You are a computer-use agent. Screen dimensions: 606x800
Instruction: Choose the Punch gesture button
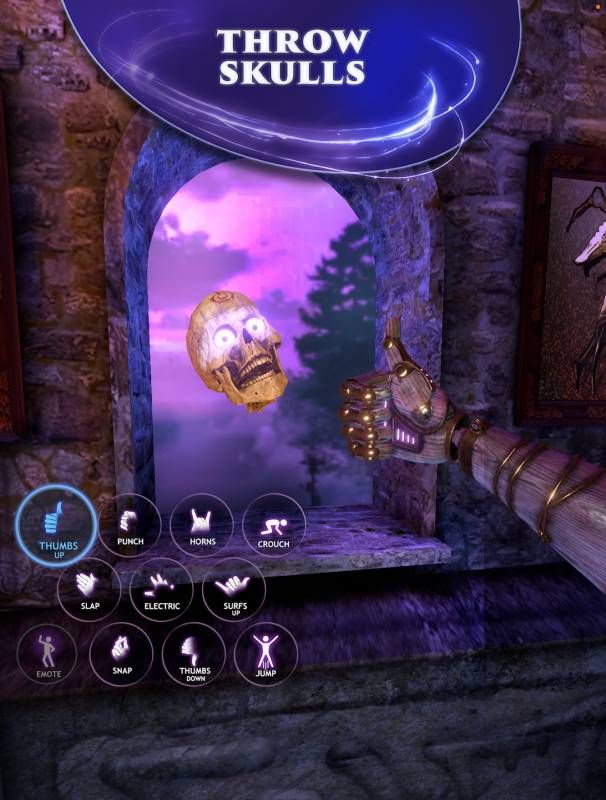(x=130, y=525)
